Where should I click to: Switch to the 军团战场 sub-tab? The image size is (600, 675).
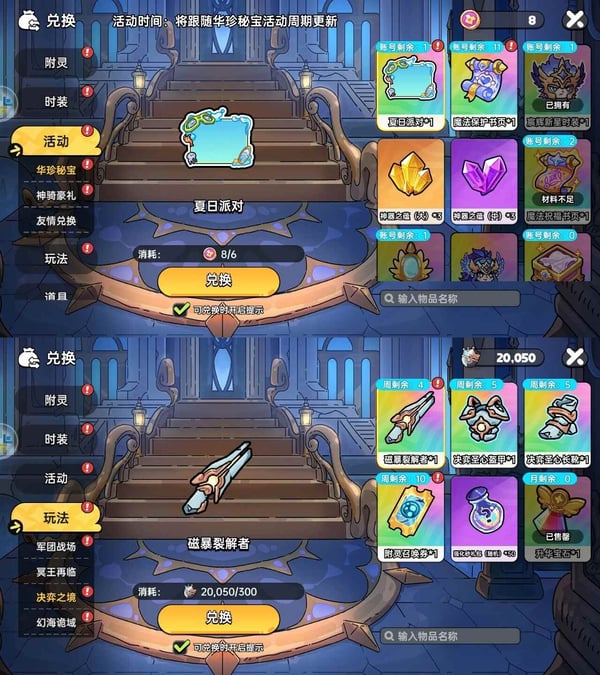click(x=55, y=547)
